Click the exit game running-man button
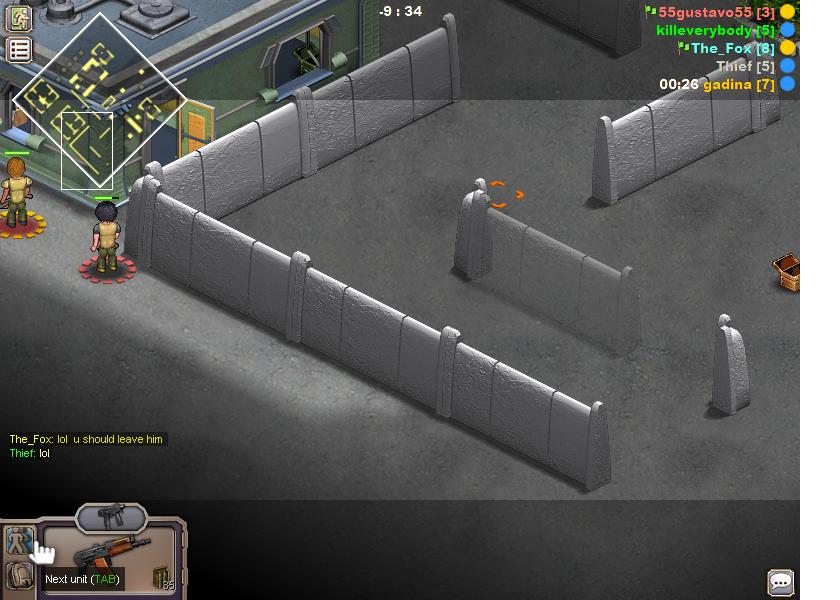This screenshot has width=840, height=600. (19, 18)
